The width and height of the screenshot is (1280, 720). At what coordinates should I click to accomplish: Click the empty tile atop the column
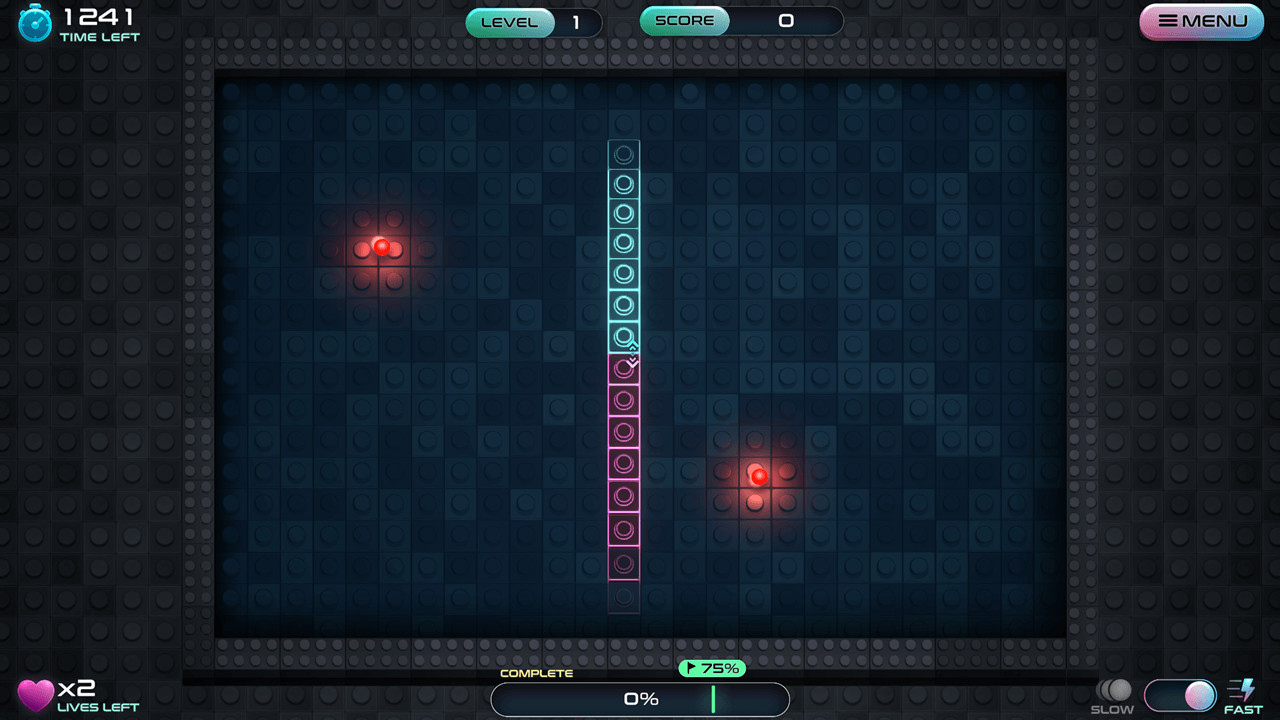[623, 154]
